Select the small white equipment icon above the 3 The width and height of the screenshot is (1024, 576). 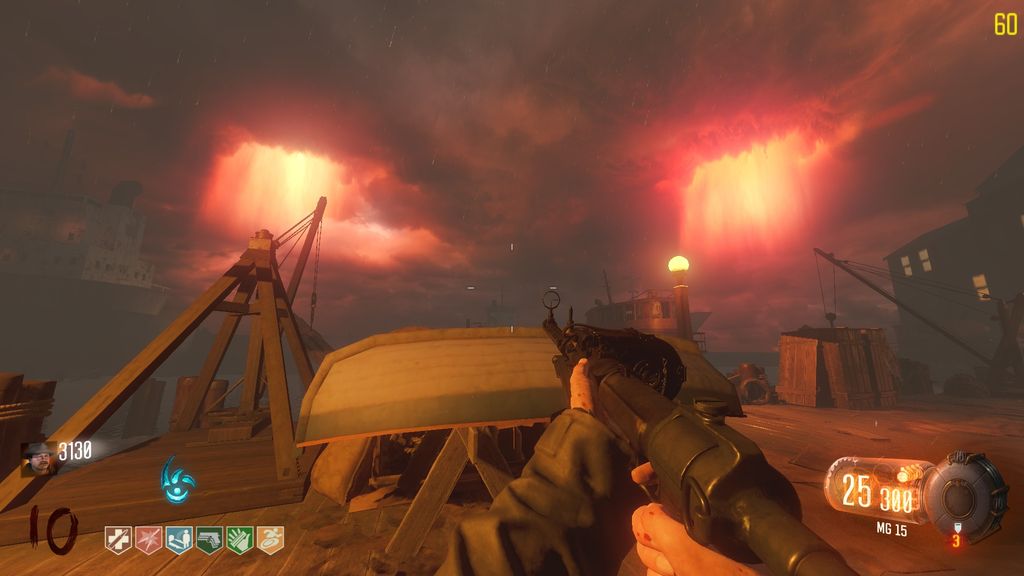pyautogui.click(x=956, y=527)
